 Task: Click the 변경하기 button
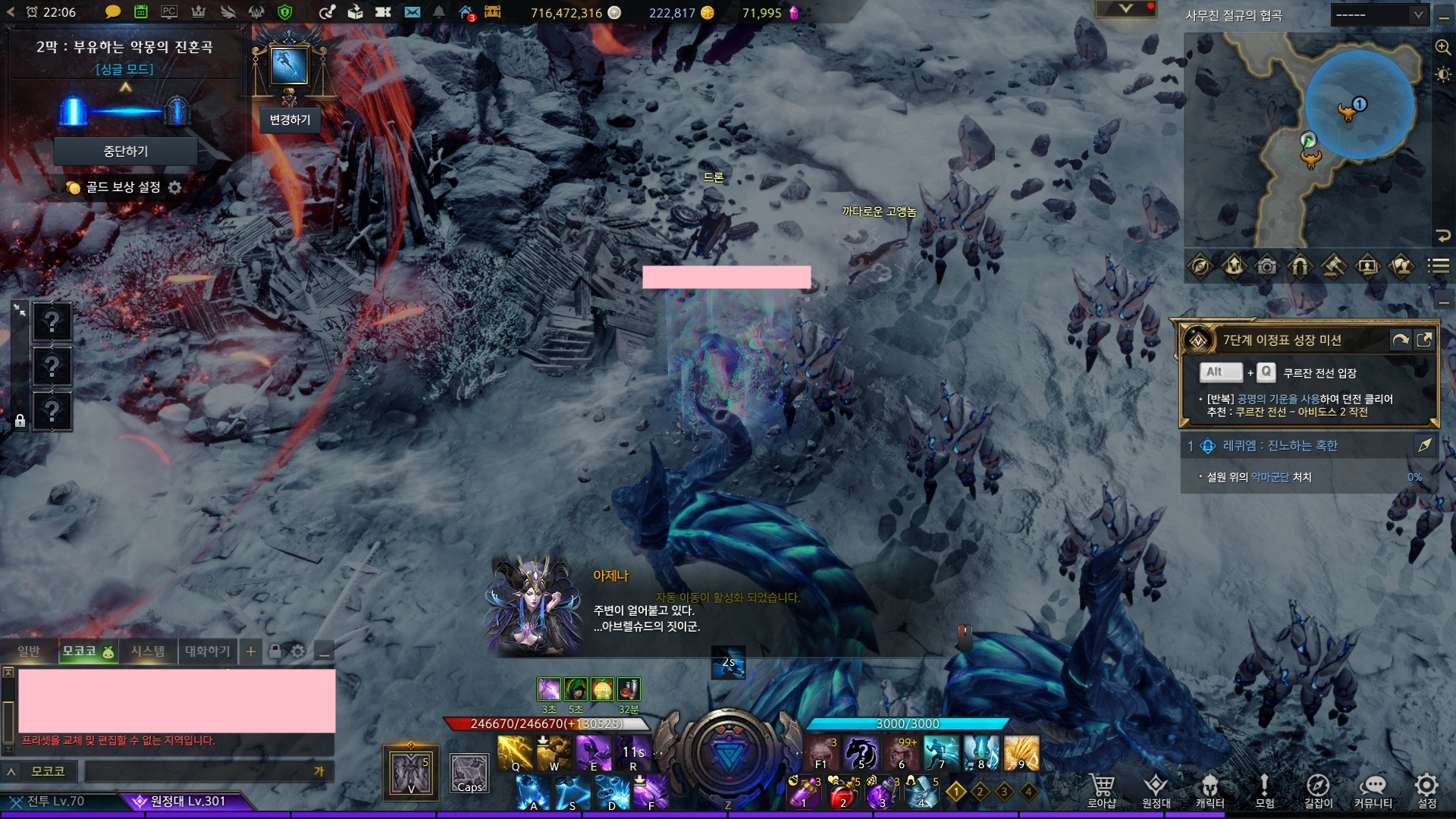pyautogui.click(x=290, y=120)
